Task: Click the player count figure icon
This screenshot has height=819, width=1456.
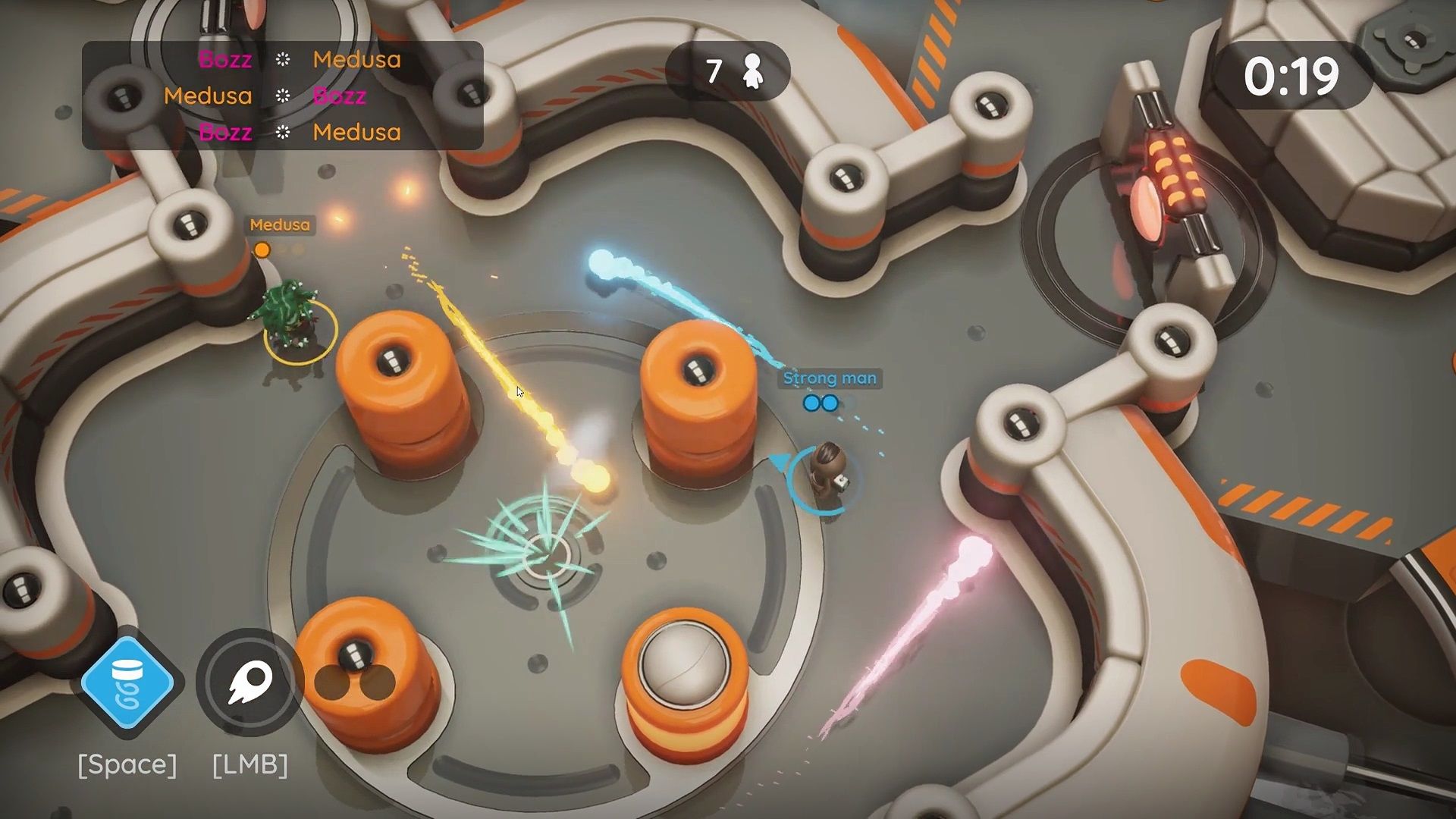Action: click(752, 69)
